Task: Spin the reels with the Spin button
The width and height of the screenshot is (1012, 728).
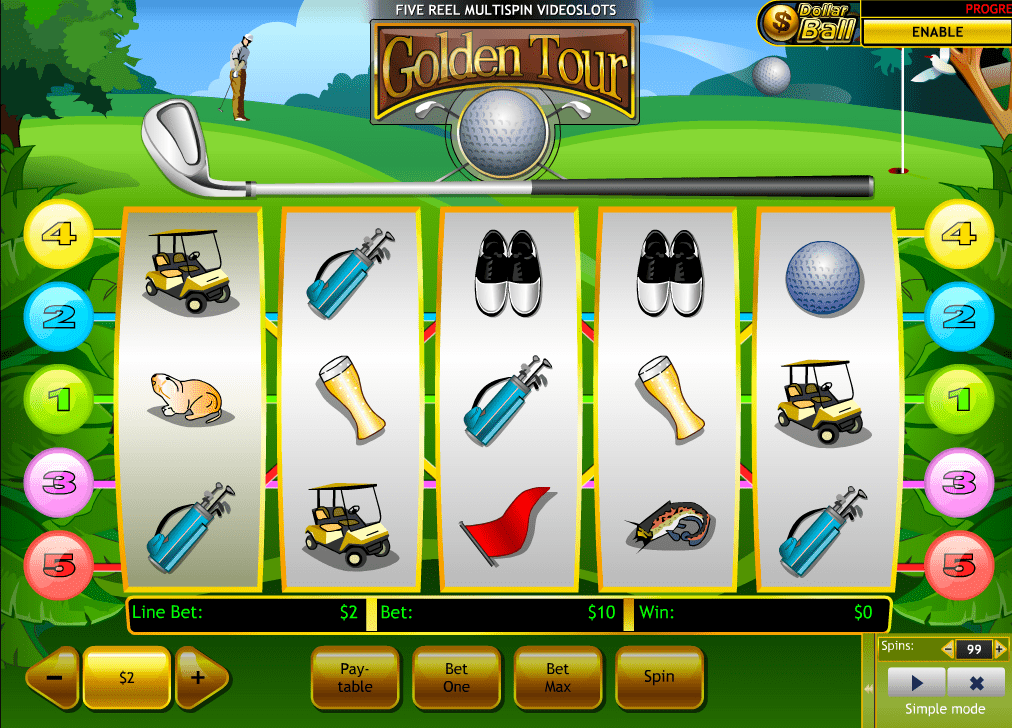Action: point(658,677)
